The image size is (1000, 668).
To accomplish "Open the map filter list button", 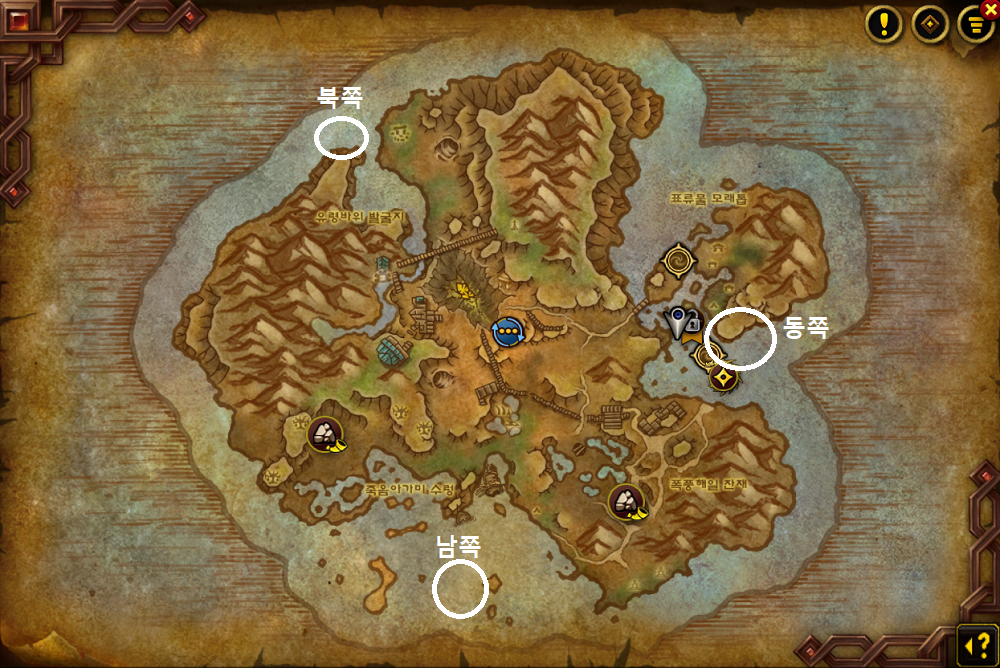I will [973, 26].
